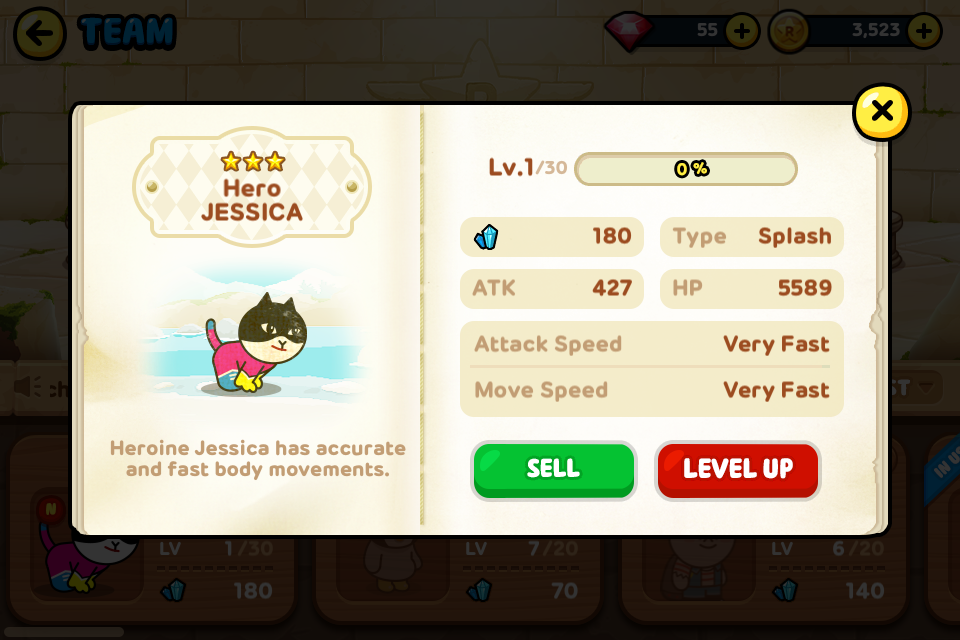Sell hero Jessica
This screenshot has height=640, width=960.
coord(553,470)
